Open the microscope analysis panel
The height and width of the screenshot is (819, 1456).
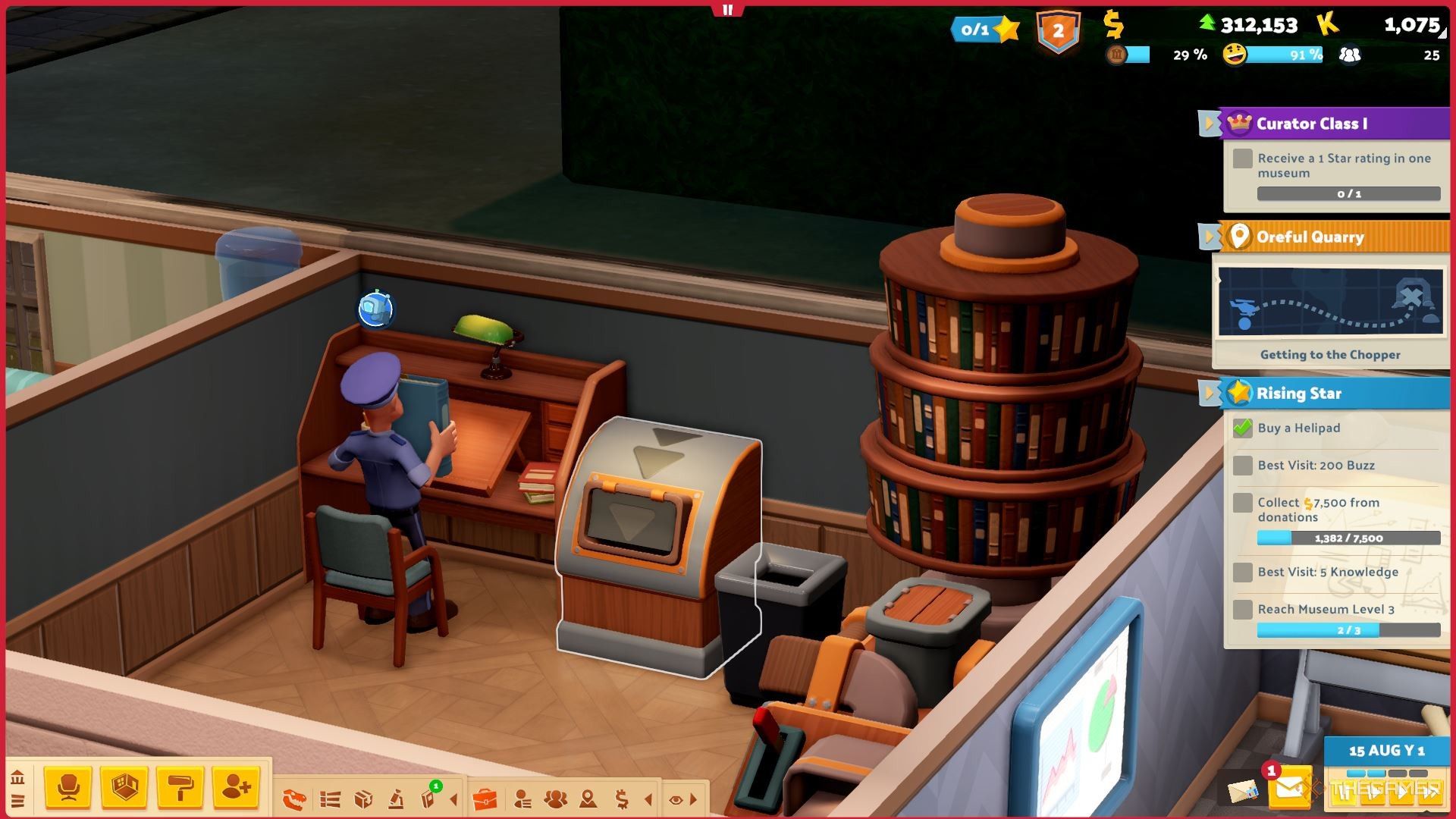[394, 798]
